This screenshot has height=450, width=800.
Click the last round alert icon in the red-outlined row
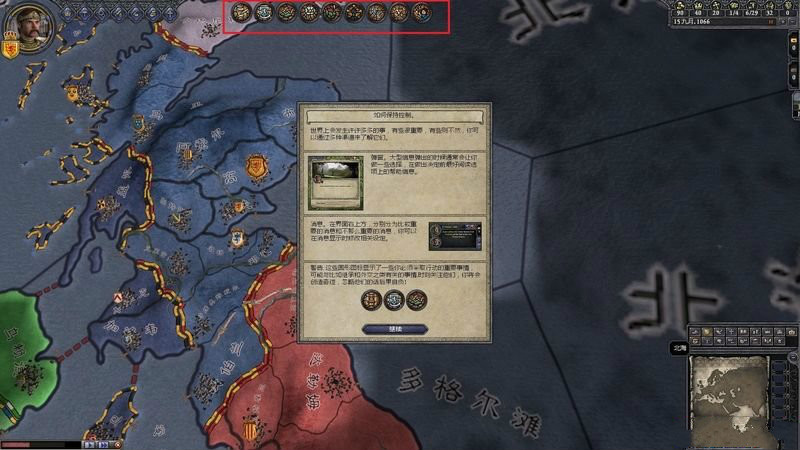tap(421, 13)
